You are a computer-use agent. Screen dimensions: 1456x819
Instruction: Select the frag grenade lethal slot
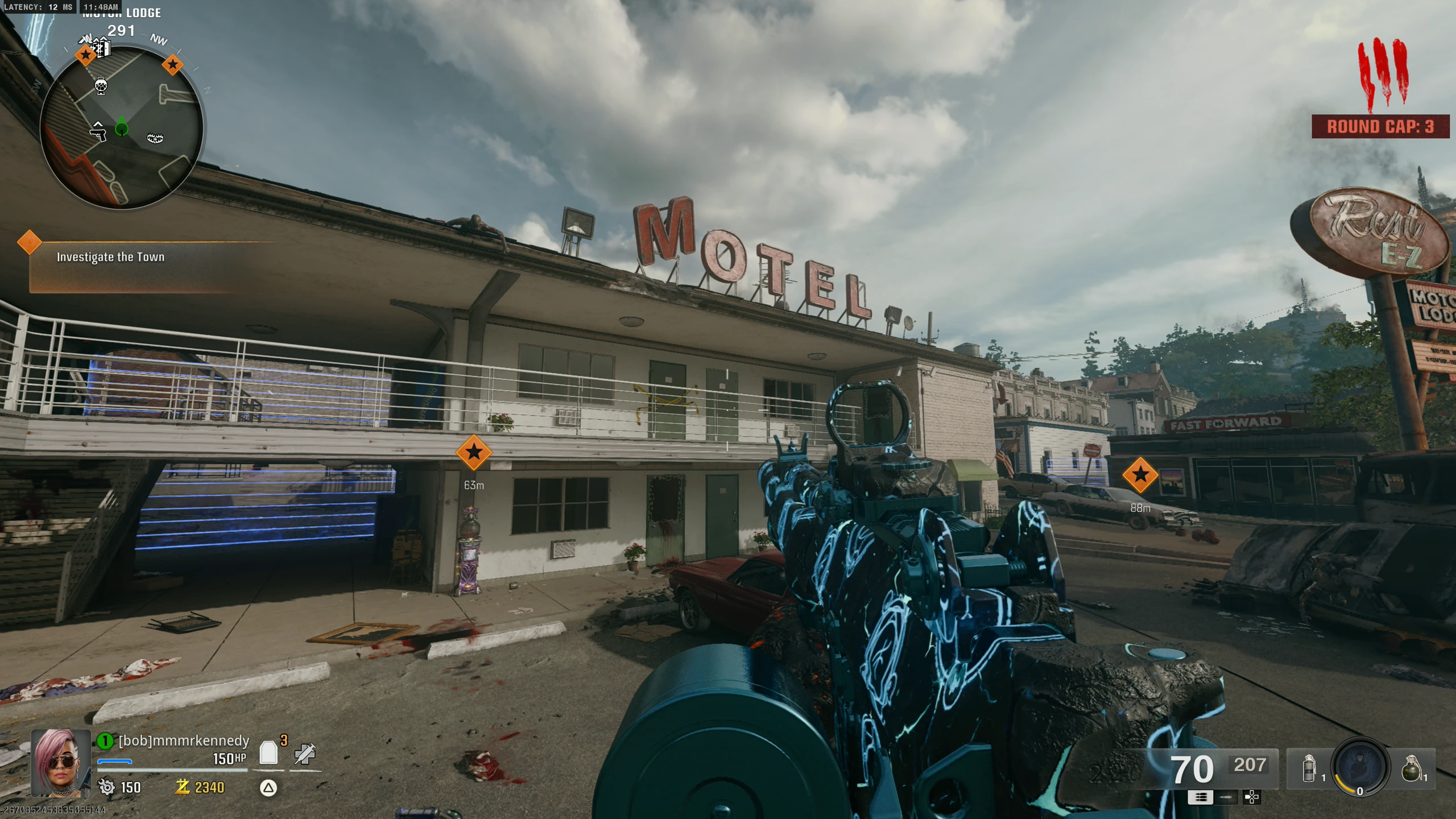tap(1411, 768)
